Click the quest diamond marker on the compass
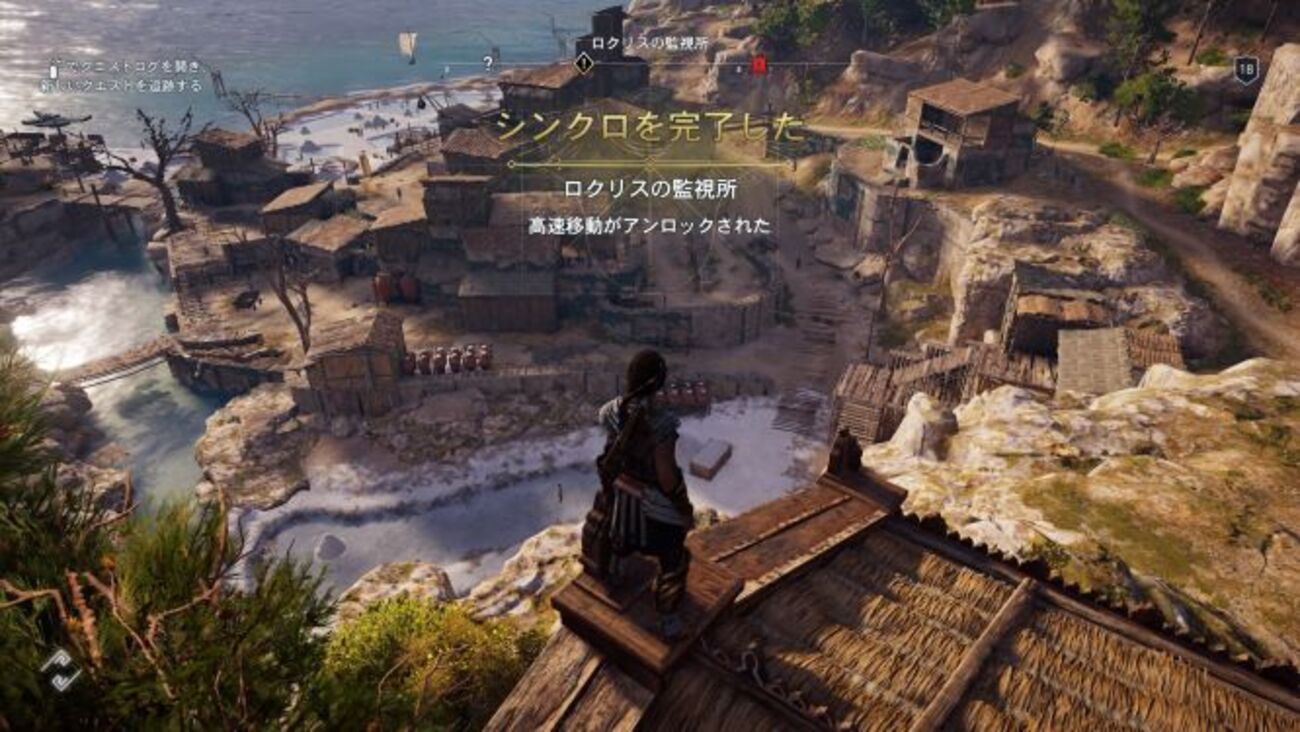The image size is (1300, 732). [584, 63]
